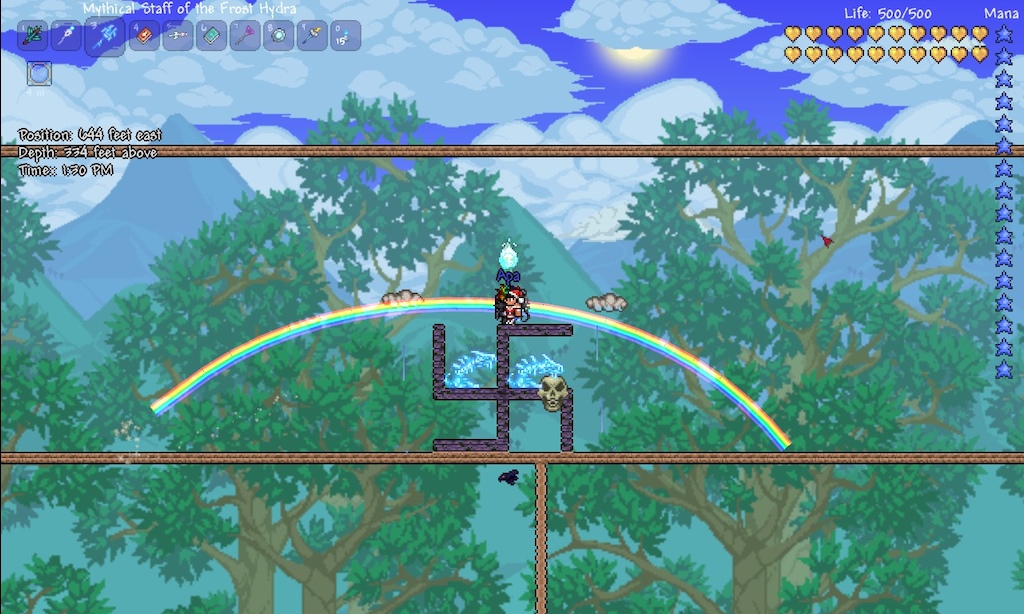
Task: Switch to the white weapon in slot 5
Action: 178,36
